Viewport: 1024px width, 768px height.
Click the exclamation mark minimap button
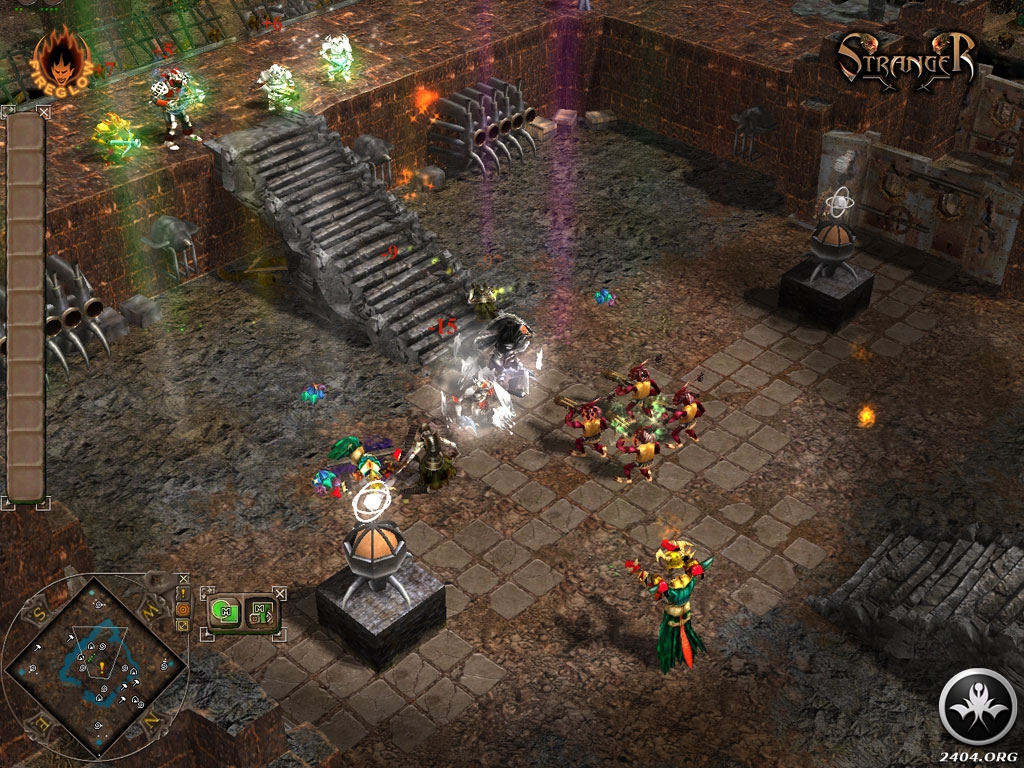[x=183, y=594]
